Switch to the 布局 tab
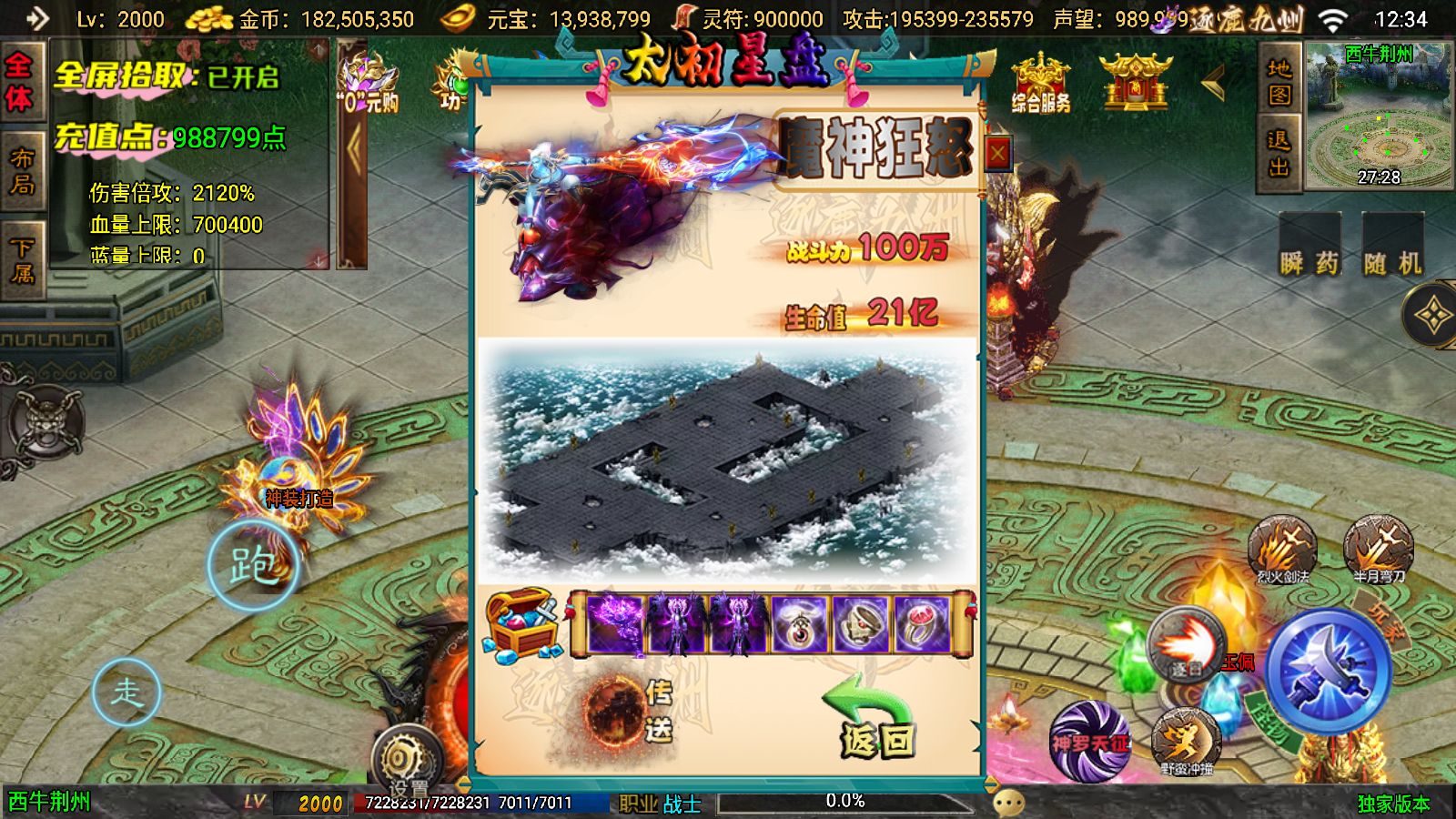The image size is (1456, 819). (x=22, y=172)
